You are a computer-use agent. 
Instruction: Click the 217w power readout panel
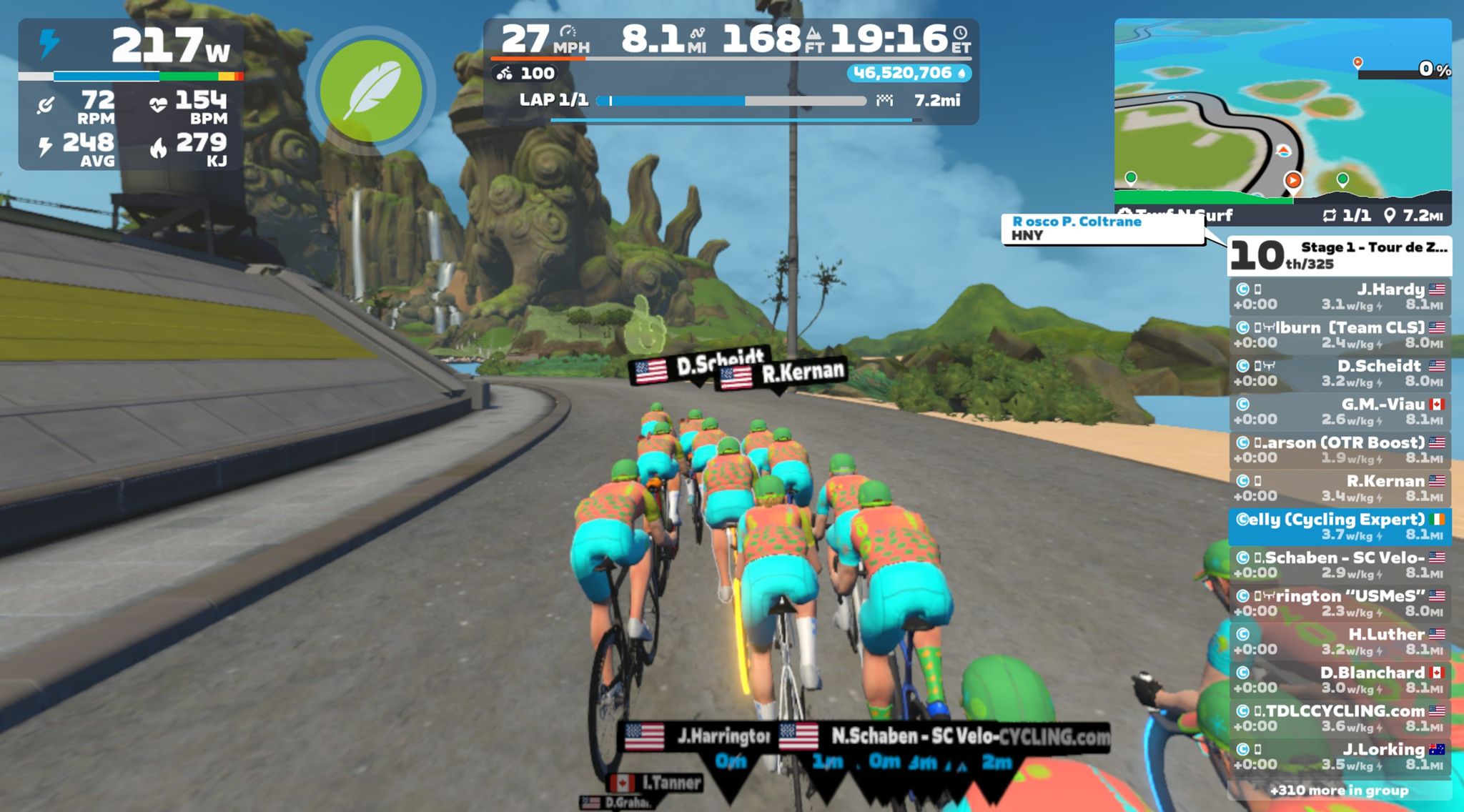tap(131, 94)
